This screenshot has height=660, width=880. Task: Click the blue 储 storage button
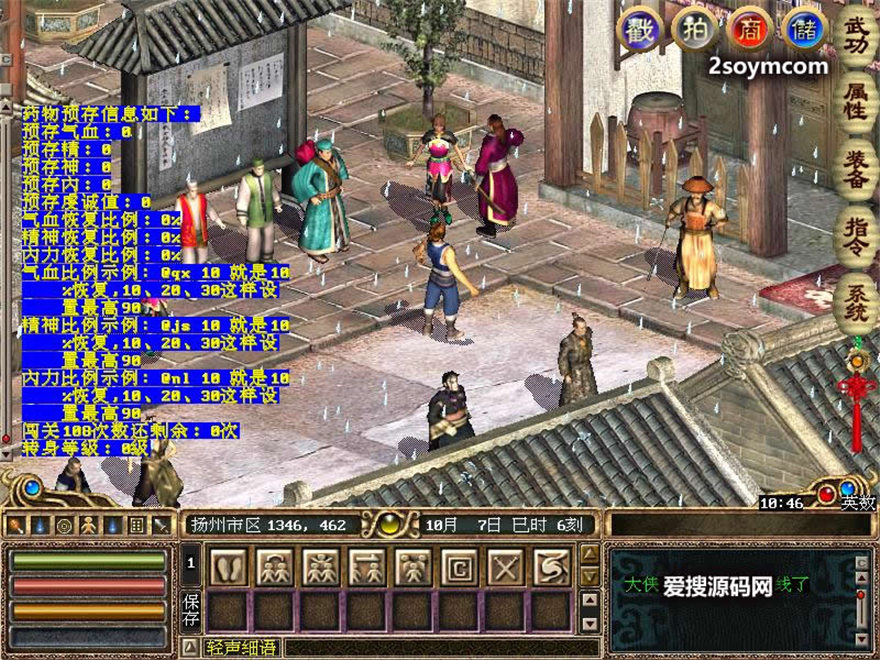[x=805, y=29]
